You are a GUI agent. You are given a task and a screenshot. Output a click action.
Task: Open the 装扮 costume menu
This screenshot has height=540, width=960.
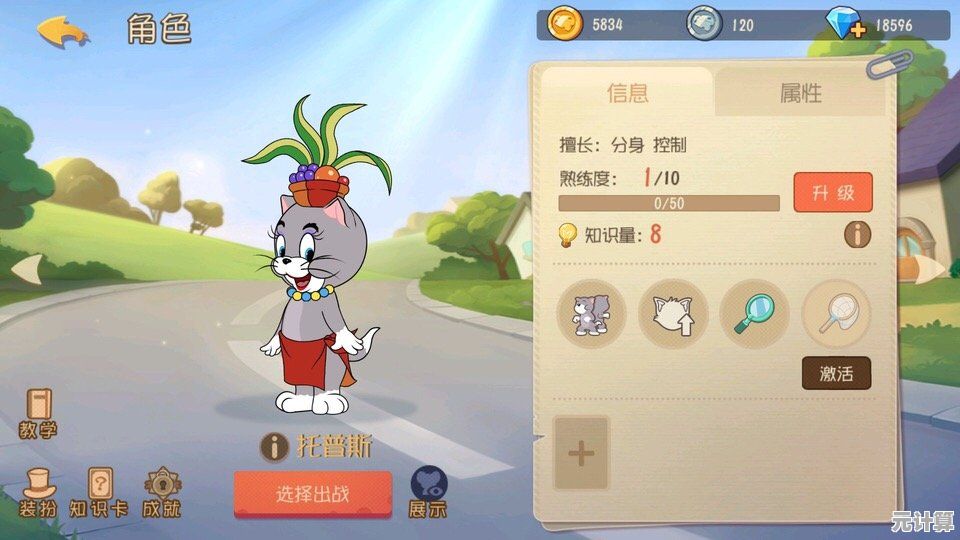pyautogui.click(x=38, y=492)
